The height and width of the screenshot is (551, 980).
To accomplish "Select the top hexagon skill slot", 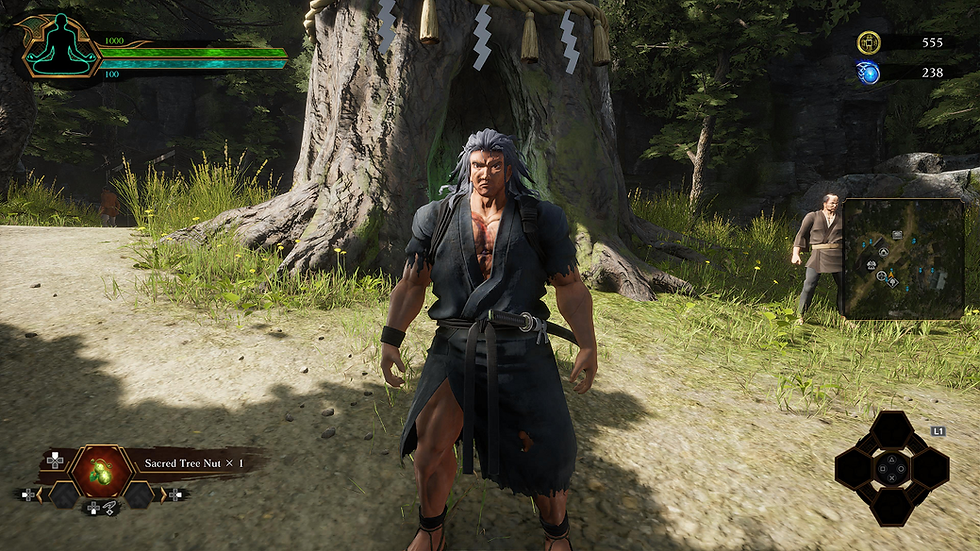I will click(x=891, y=430).
